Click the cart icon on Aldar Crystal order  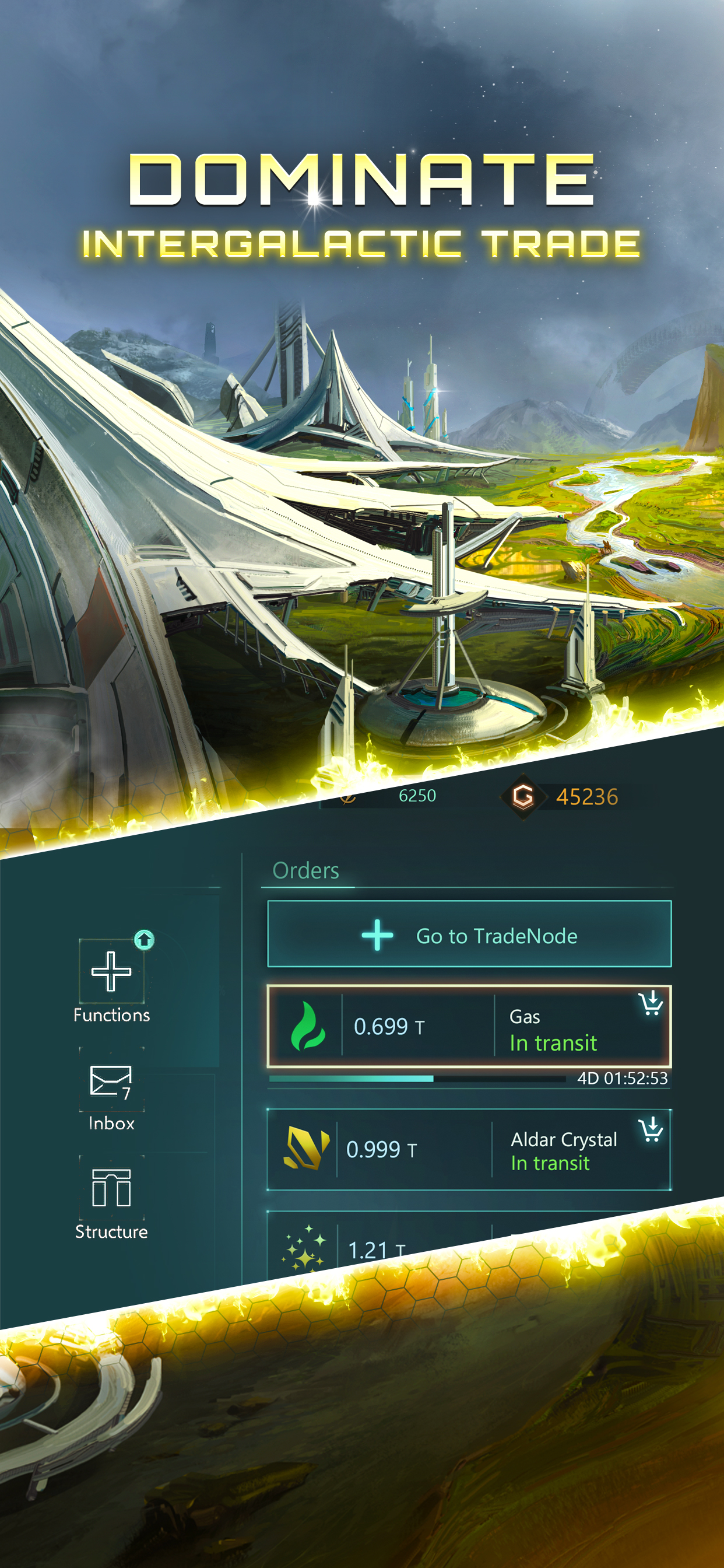651,1130
